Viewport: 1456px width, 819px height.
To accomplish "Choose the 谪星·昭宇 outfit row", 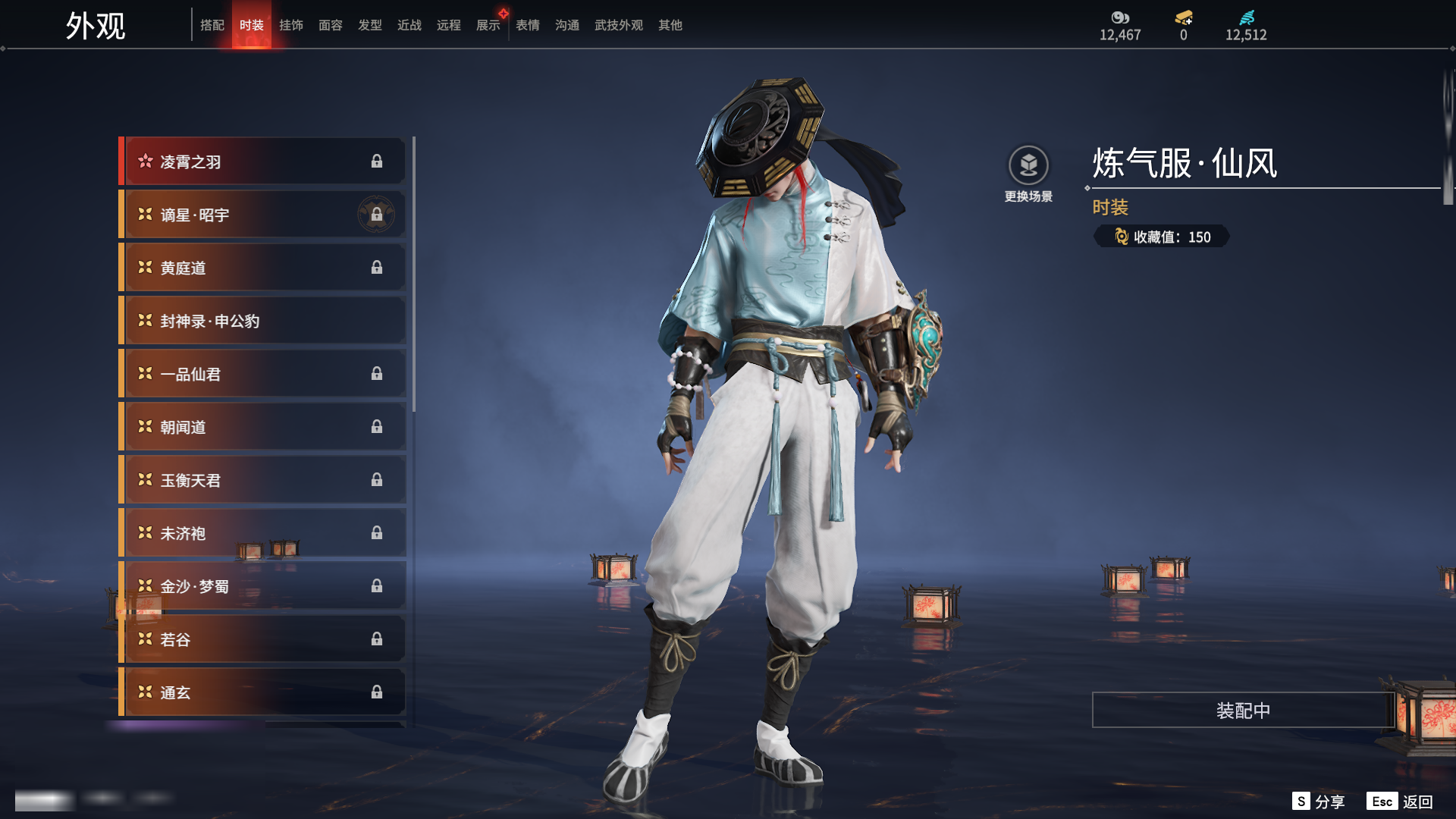I will point(262,215).
